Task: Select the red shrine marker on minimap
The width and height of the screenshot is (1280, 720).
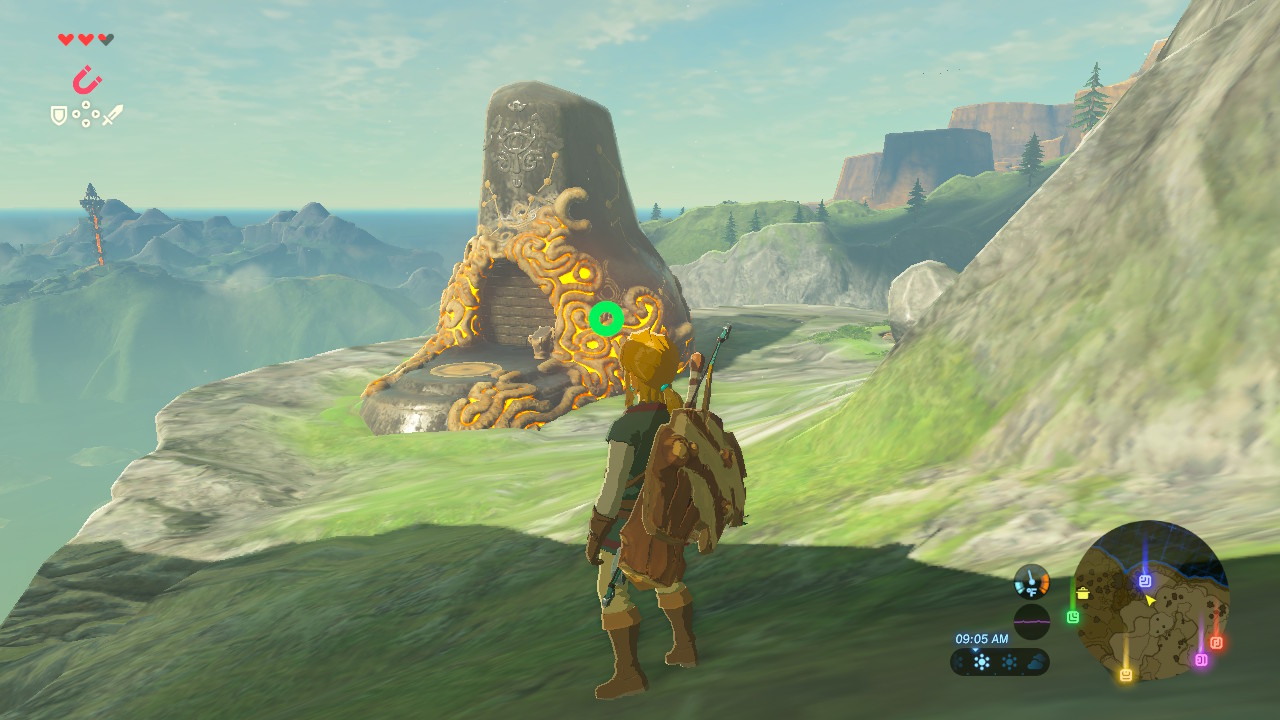Action: coord(1216,642)
